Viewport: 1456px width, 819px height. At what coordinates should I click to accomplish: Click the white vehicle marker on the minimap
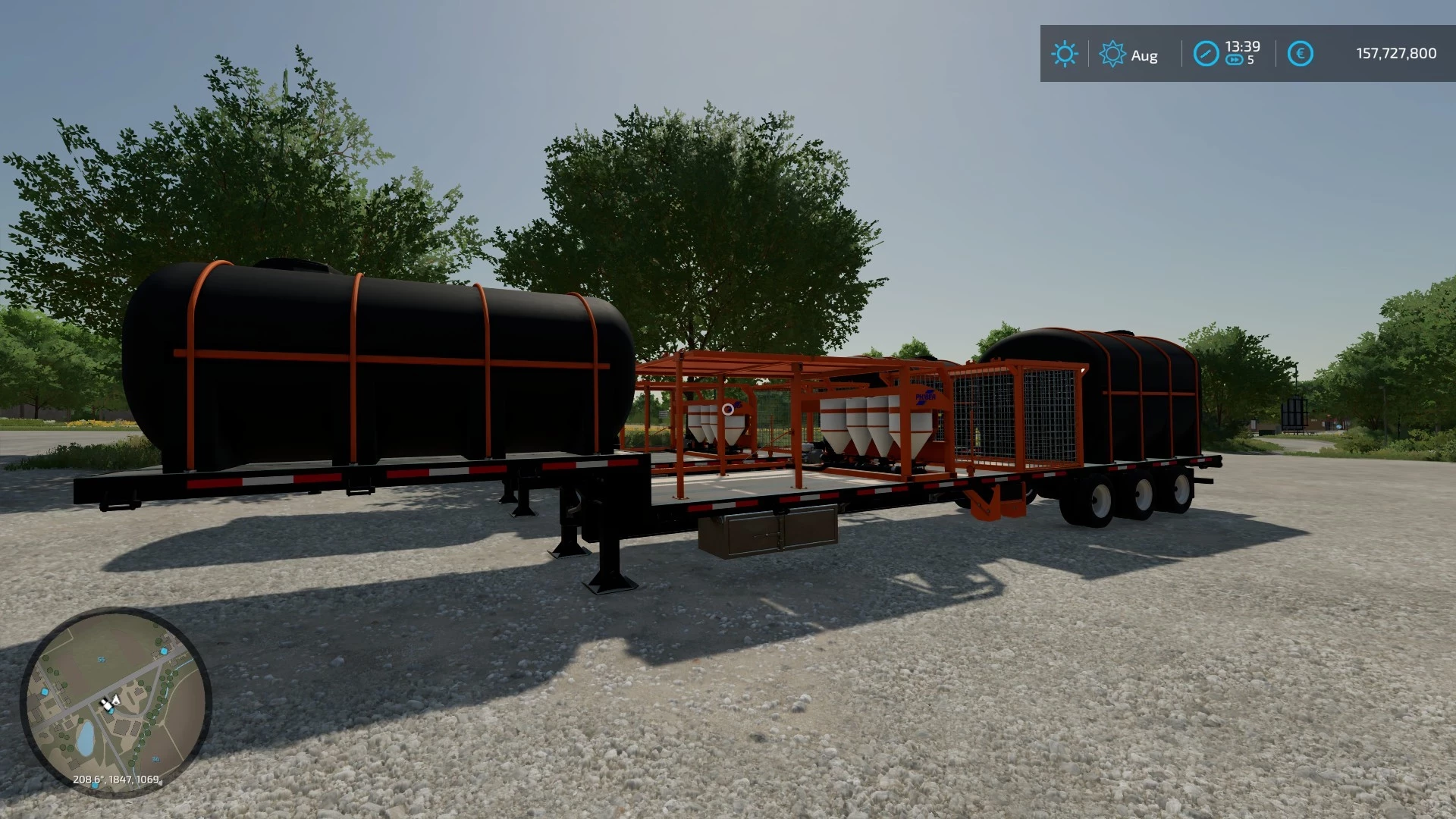click(107, 706)
